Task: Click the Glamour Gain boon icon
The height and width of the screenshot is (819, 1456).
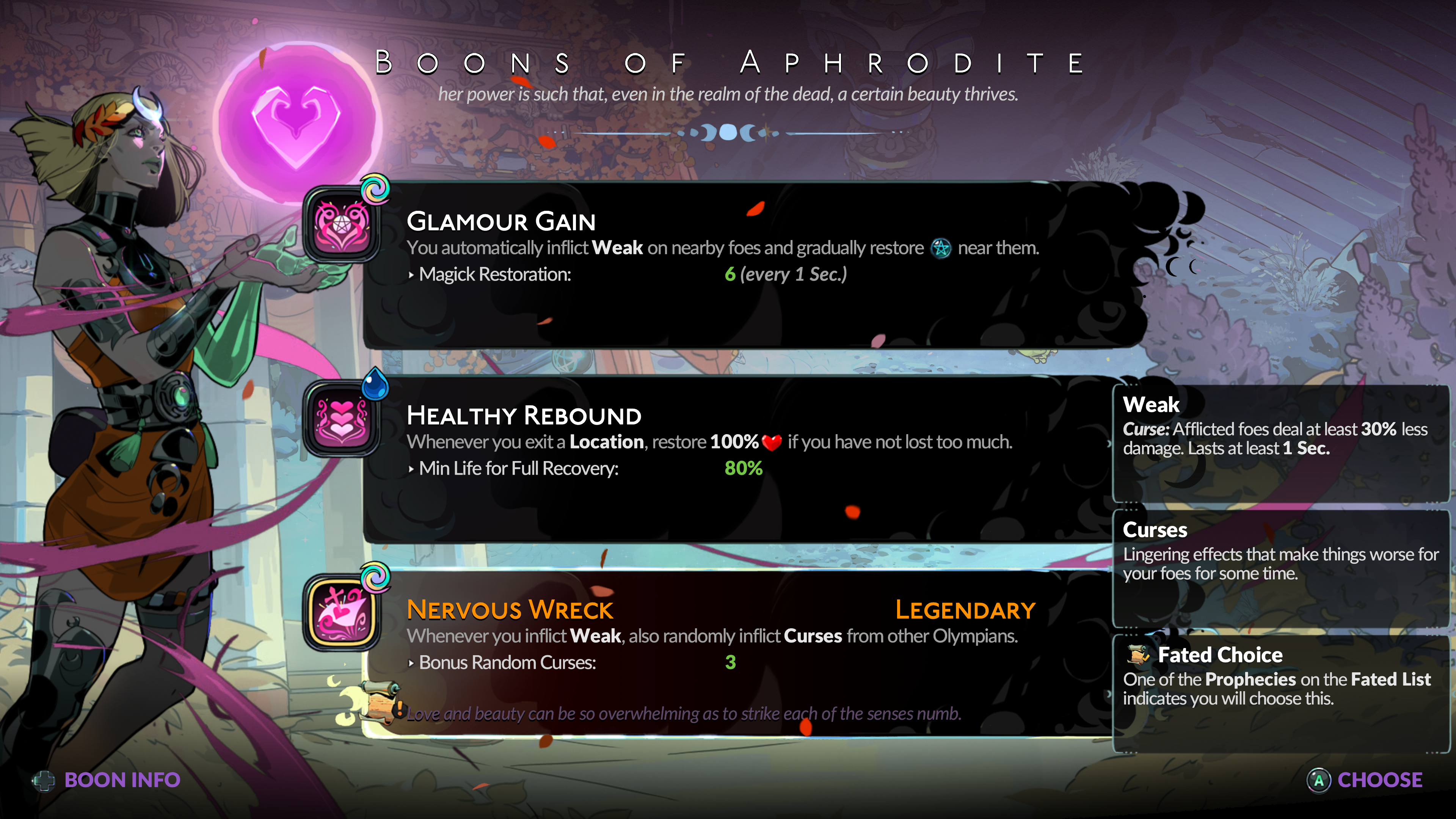Action: click(342, 225)
